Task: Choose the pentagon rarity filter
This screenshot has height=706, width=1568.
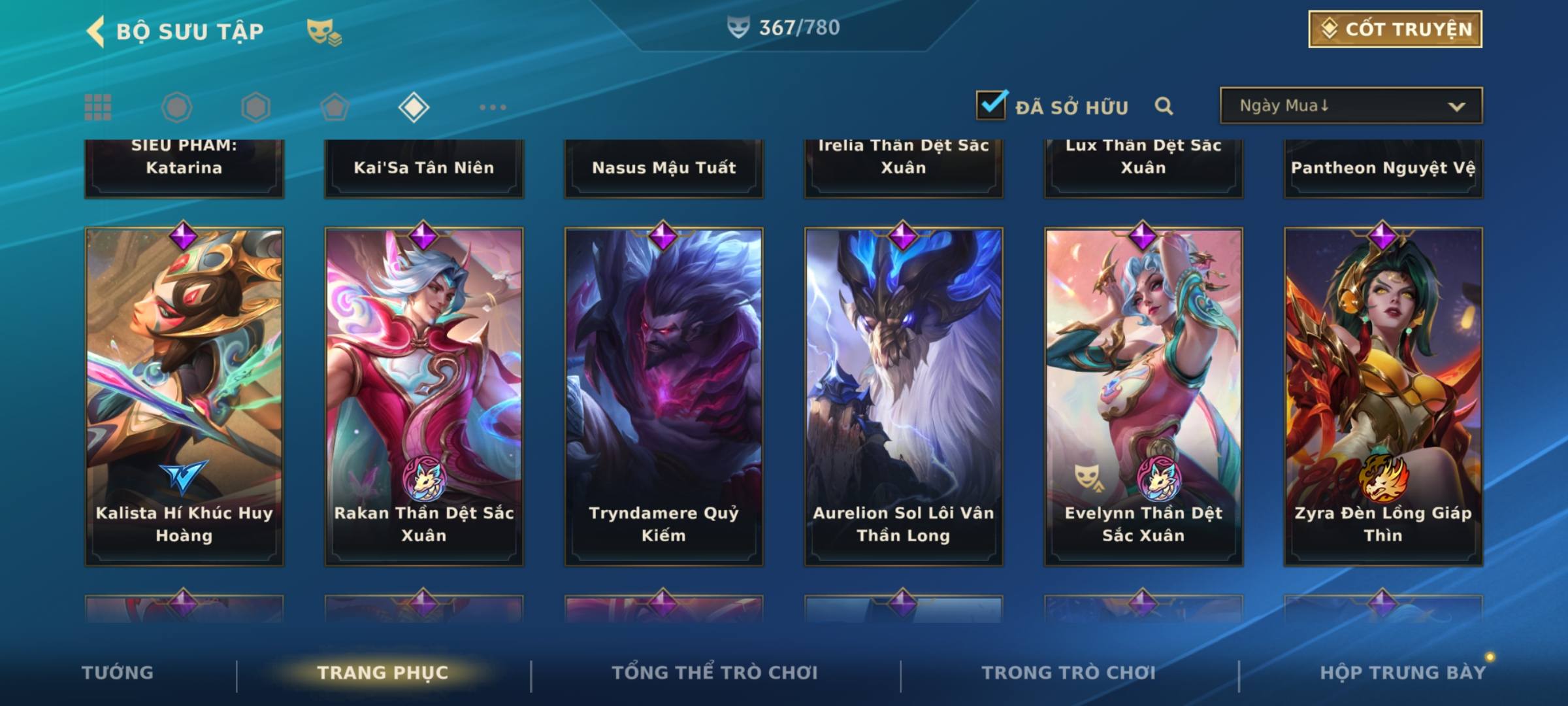Action: point(335,107)
